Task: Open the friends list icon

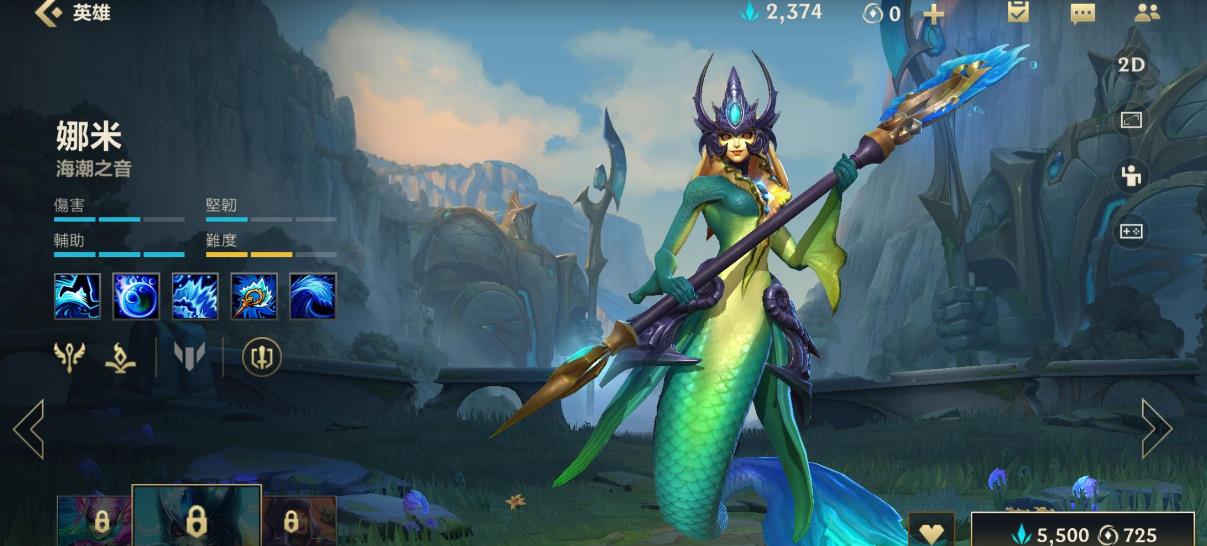Action: tap(1147, 13)
